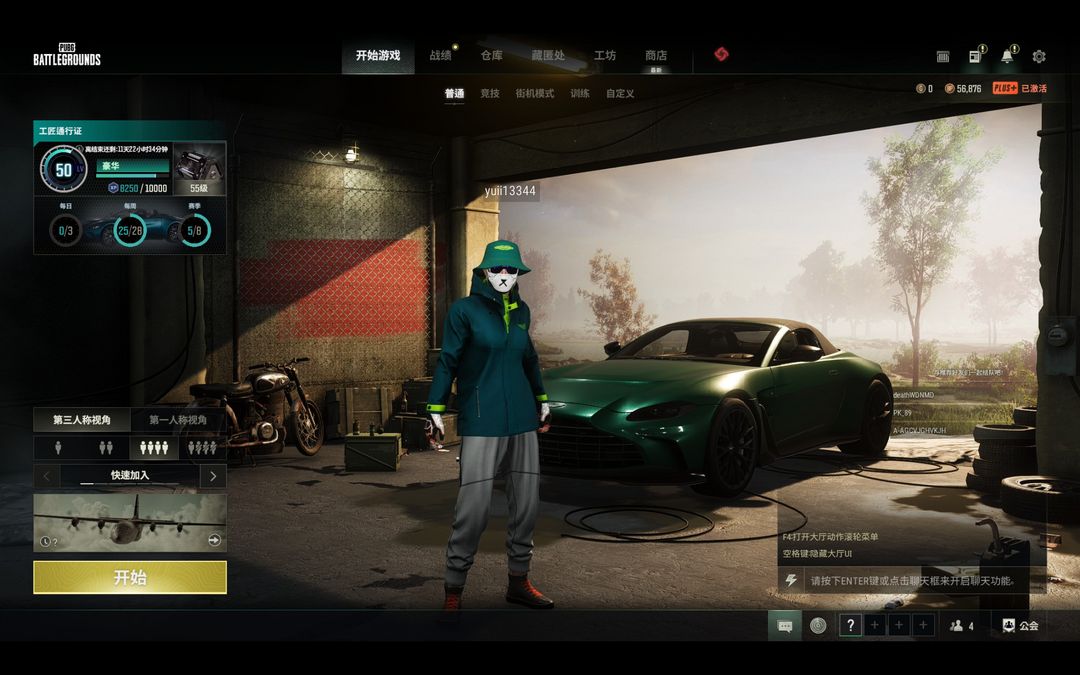
Task: Open the 仓库 inventory tab
Action: click(x=491, y=56)
